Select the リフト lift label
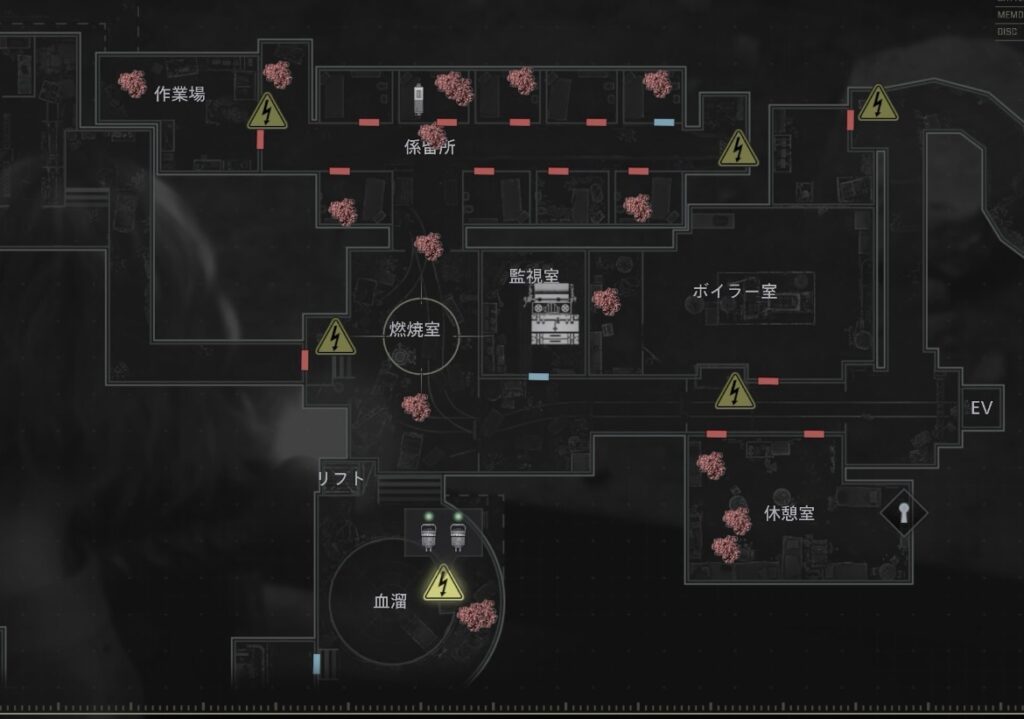Image resolution: width=1024 pixels, height=719 pixels. tap(341, 479)
